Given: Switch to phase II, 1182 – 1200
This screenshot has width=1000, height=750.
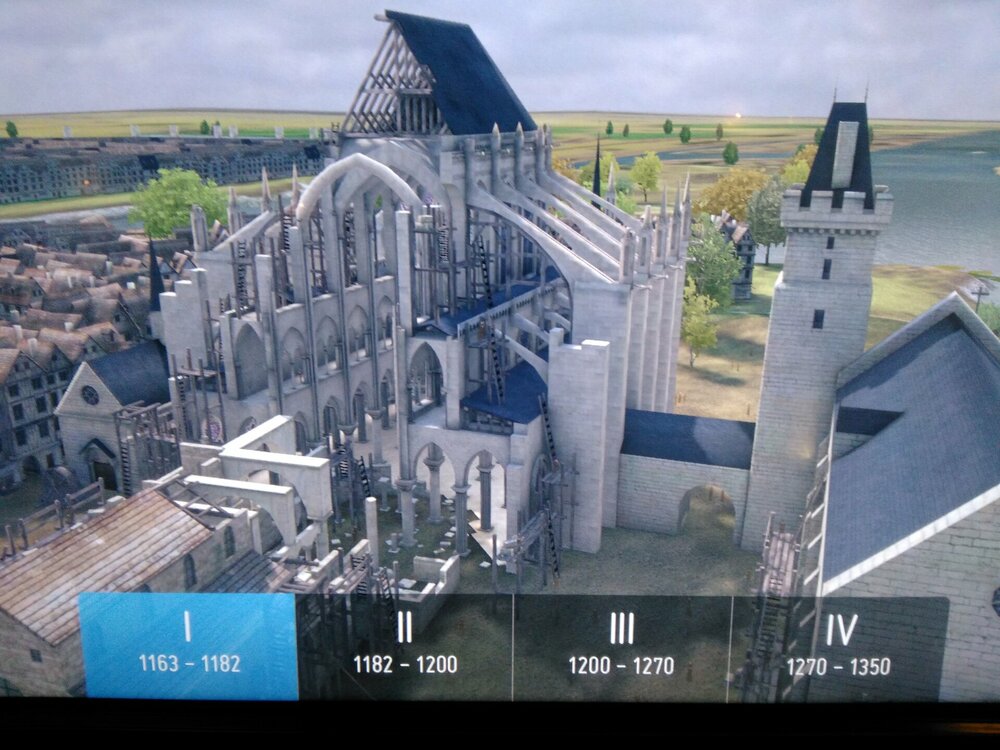Looking at the screenshot, I should tap(405, 645).
